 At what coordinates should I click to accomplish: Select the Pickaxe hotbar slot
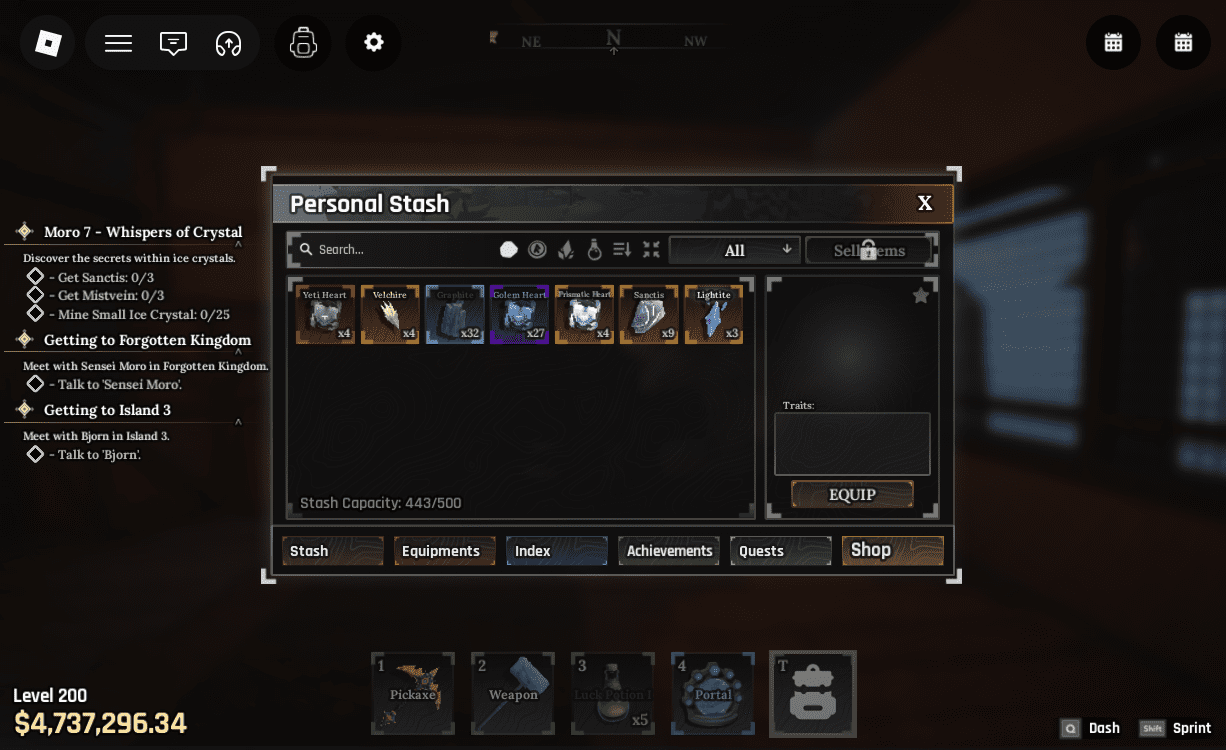[x=413, y=693]
